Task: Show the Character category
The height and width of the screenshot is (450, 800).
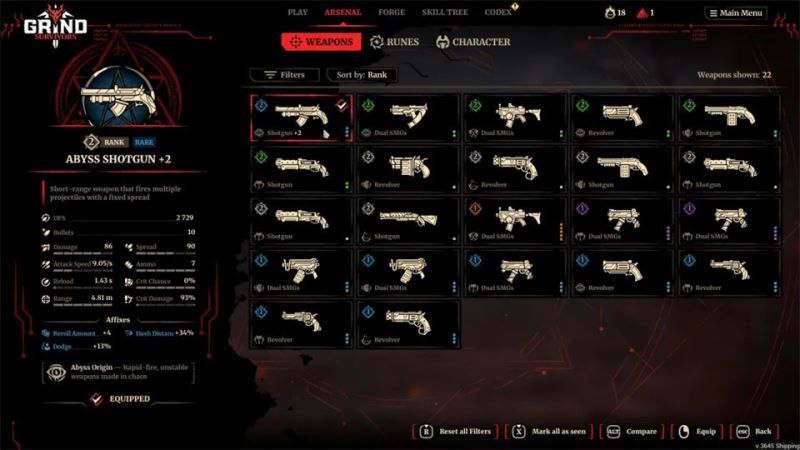Action: [473, 42]
